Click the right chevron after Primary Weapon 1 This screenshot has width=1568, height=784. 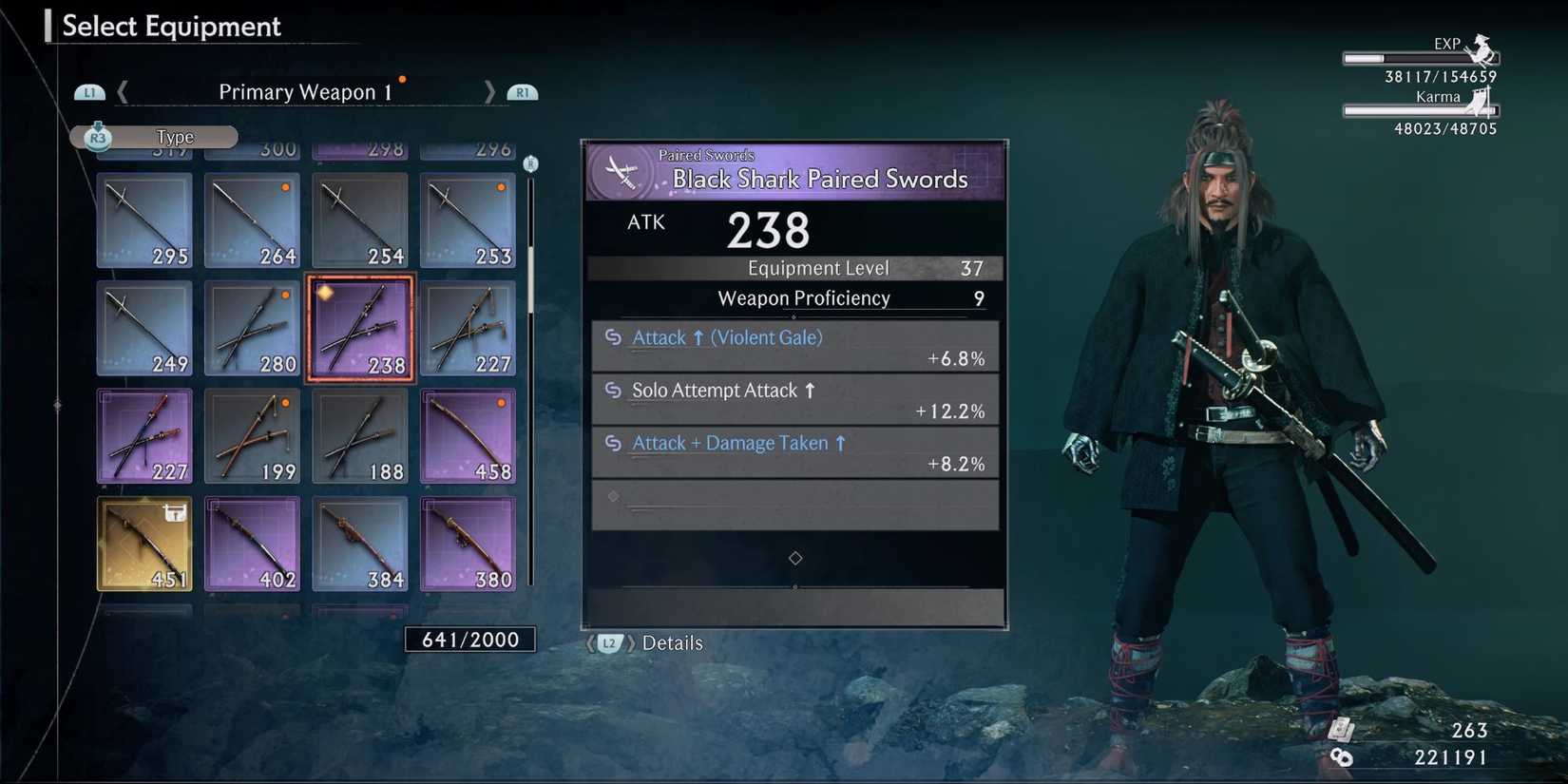[489, 91]
